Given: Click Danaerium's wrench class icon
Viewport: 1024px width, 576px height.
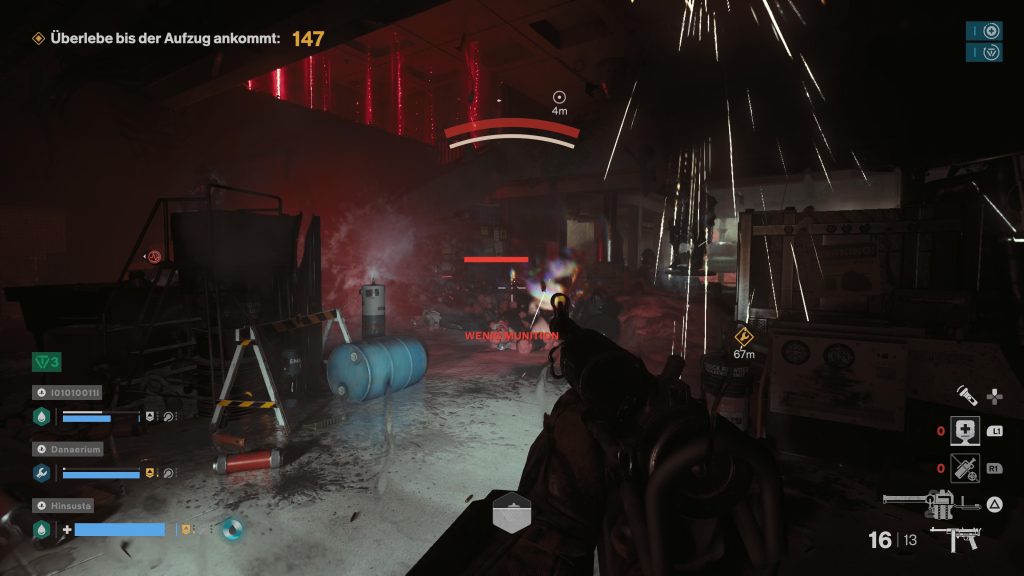Looking at the screenshot, I should (x=42, y=472).
